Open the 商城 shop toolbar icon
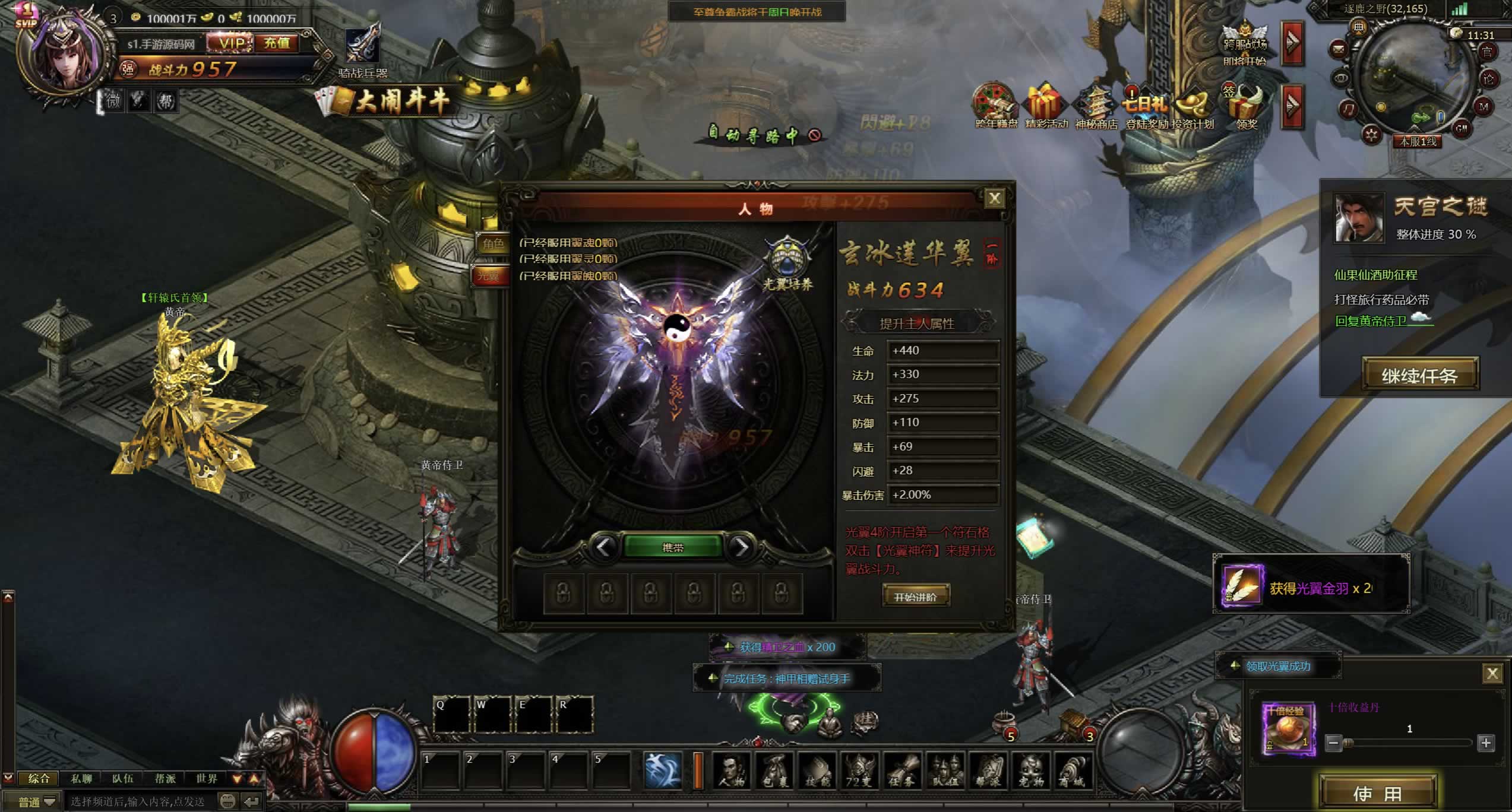Screen dimensions: 1512x812 pos(1073,771)
